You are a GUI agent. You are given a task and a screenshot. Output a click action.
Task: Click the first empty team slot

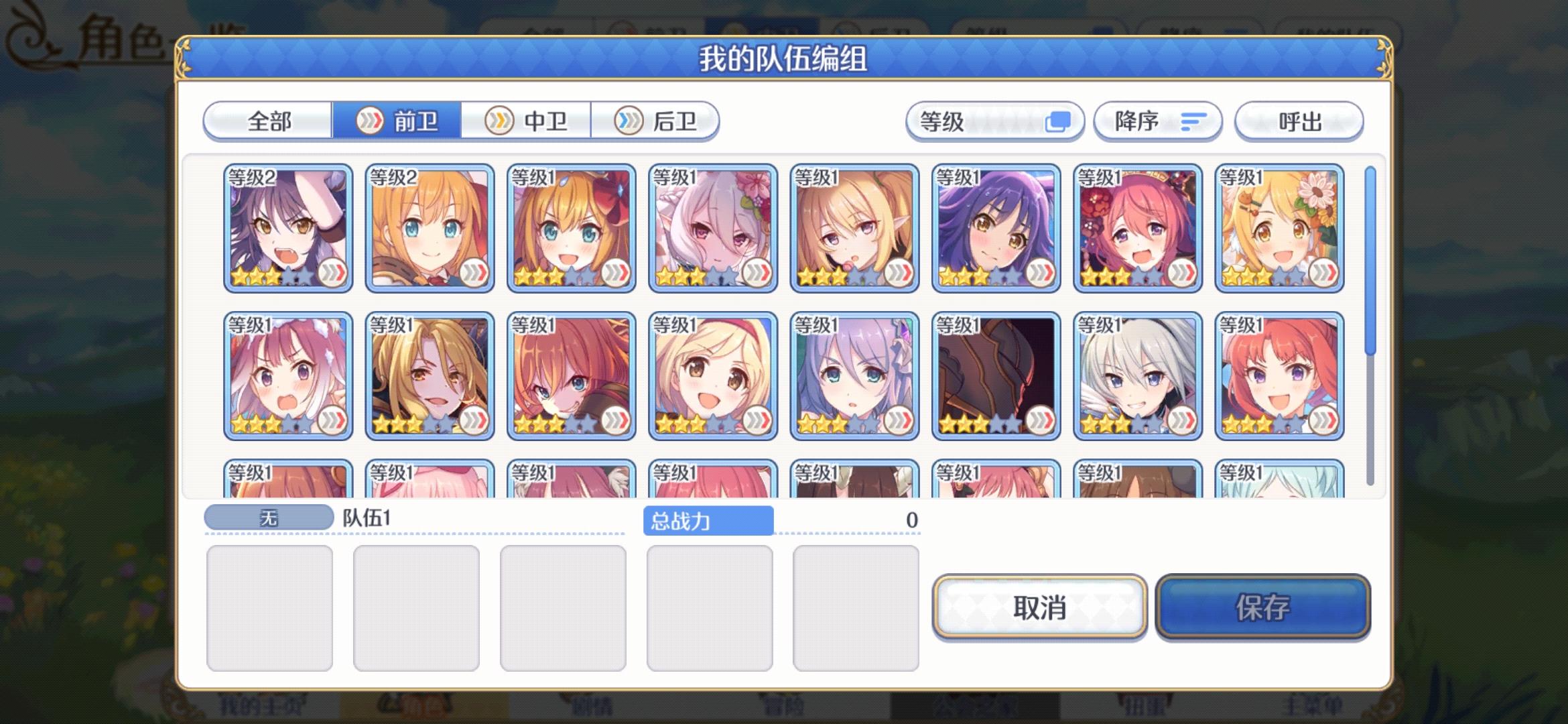pyautogui.click(x=270, y=605)
